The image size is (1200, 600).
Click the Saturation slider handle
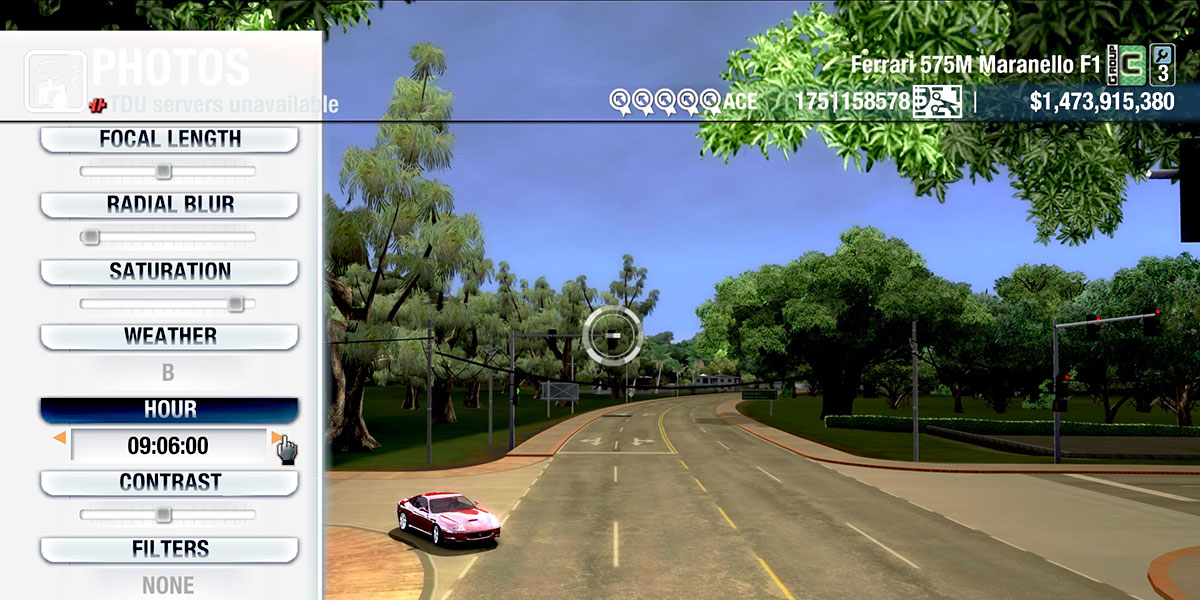[x=235, y=304]
